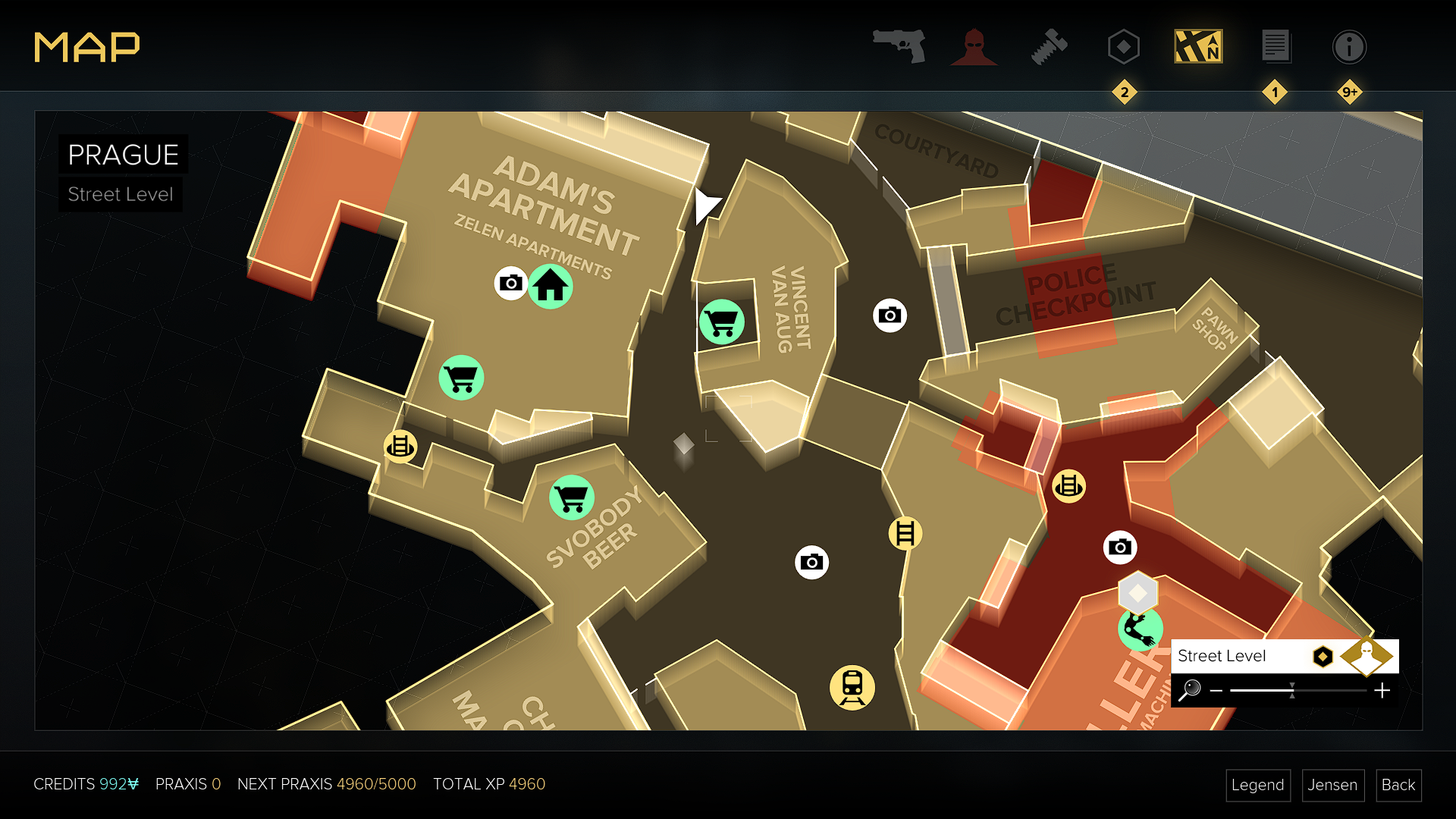Image resolution: width=1456 pixels, height=819 pixels.
Task: Select the shop cart marker near Vincent Van Aug
Action: (721, 322)
